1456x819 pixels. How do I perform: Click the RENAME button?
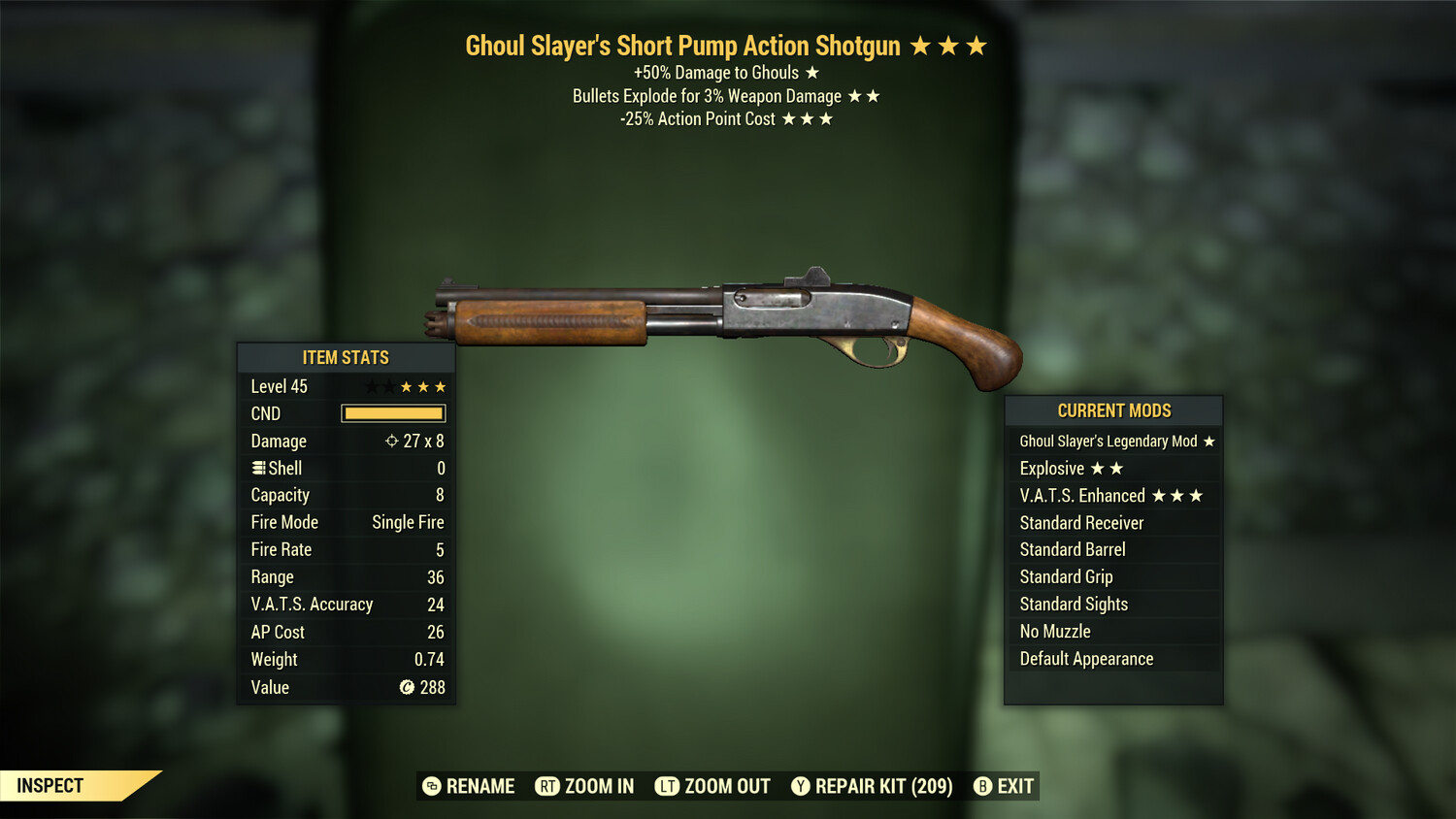click(480, 787)
